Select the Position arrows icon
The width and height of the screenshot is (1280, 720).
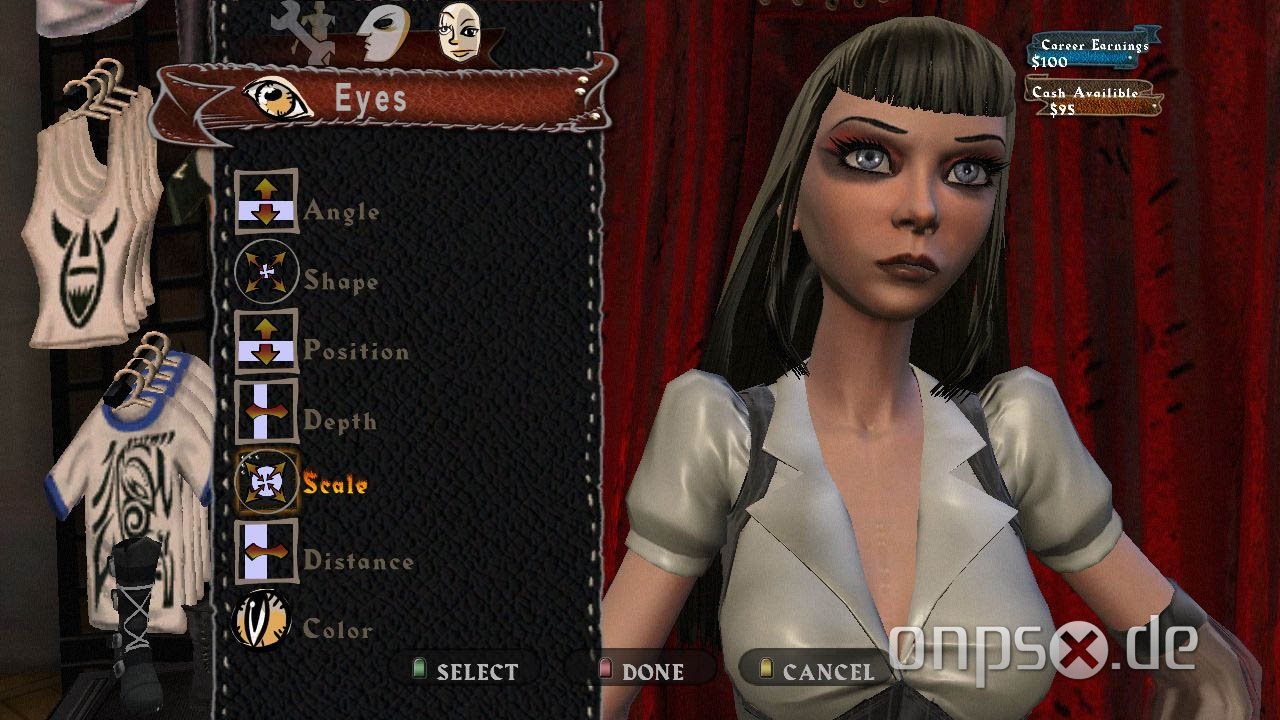click(268, 343)
